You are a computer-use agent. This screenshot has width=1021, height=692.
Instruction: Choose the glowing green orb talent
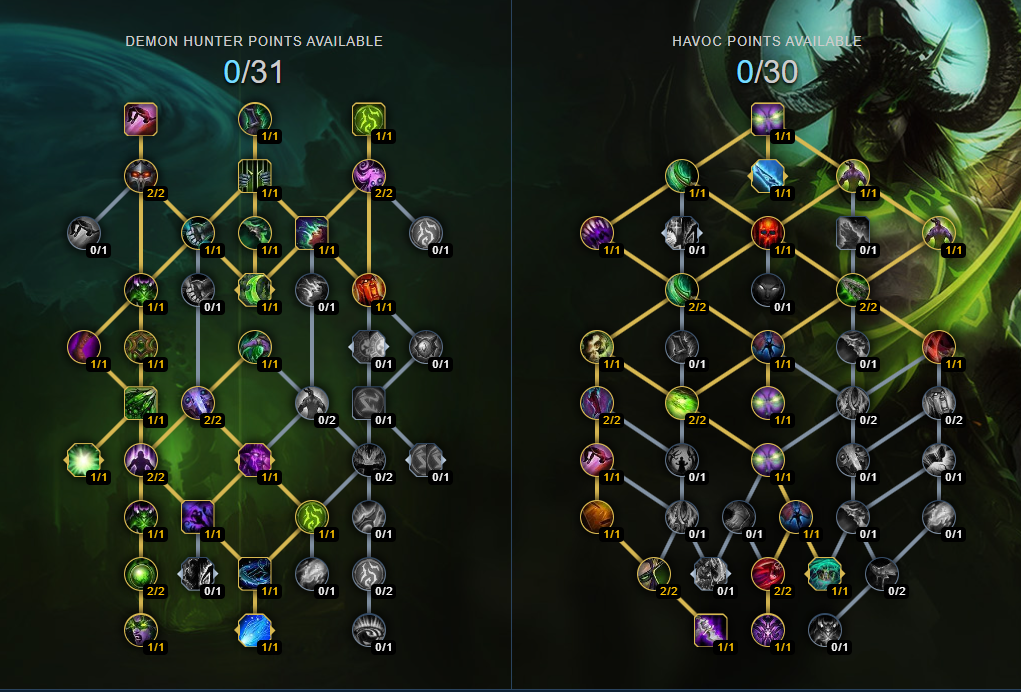[140, 573]
